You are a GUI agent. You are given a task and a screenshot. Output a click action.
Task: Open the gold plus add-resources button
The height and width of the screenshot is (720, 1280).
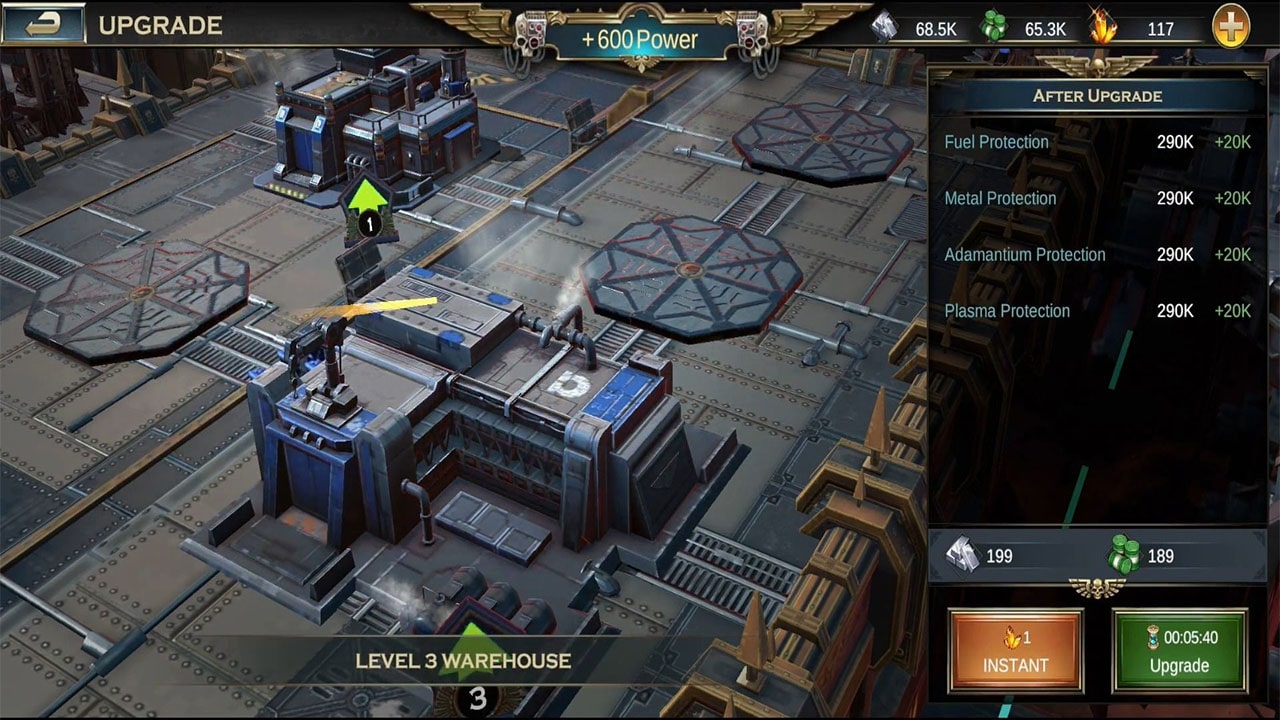(x=1231, y=27)
